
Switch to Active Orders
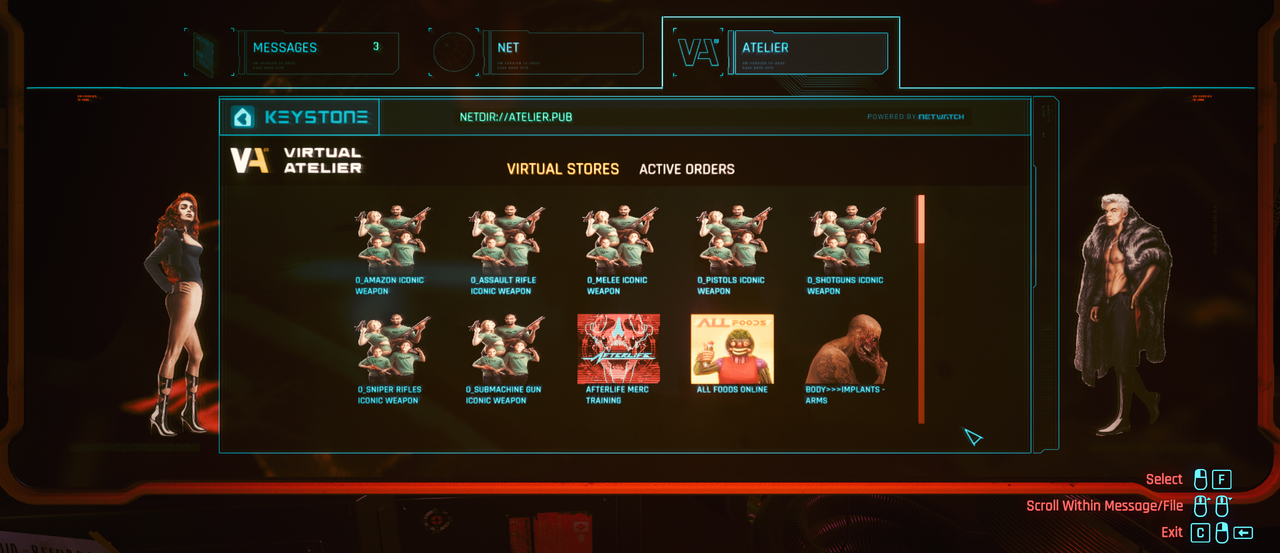(687, 169)
